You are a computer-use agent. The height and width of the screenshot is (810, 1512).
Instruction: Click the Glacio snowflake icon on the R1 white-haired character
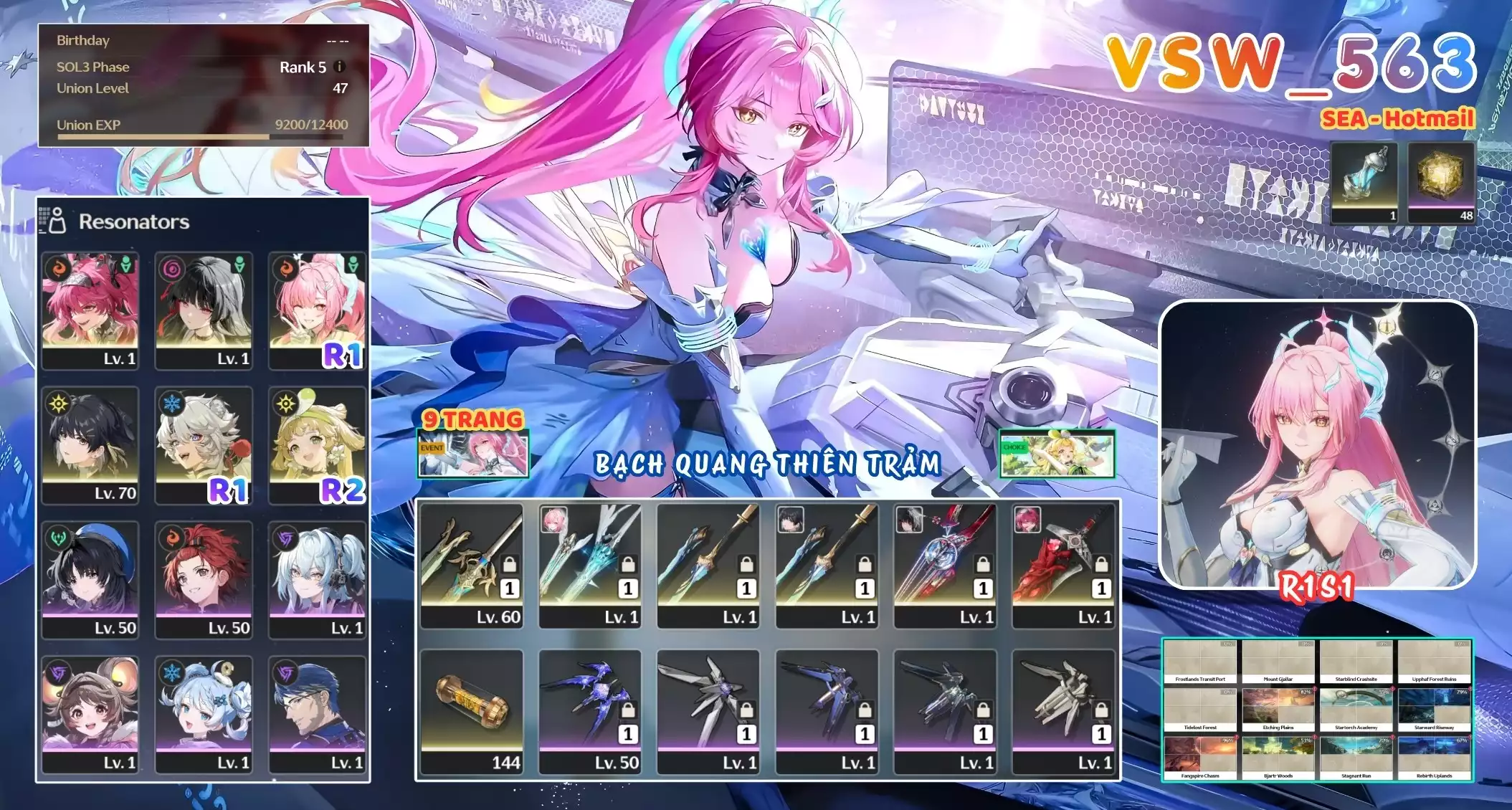(x=171, y=404)
